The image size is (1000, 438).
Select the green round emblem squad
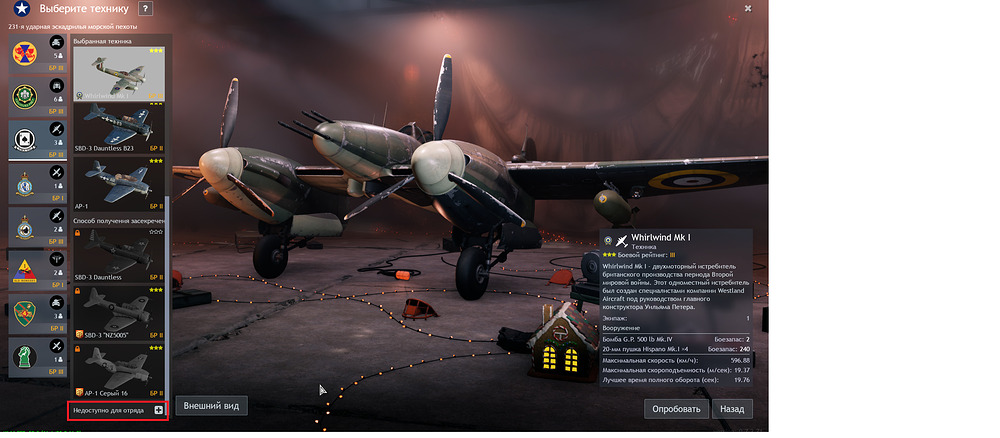pyautogui.click(x=24, y=97)
